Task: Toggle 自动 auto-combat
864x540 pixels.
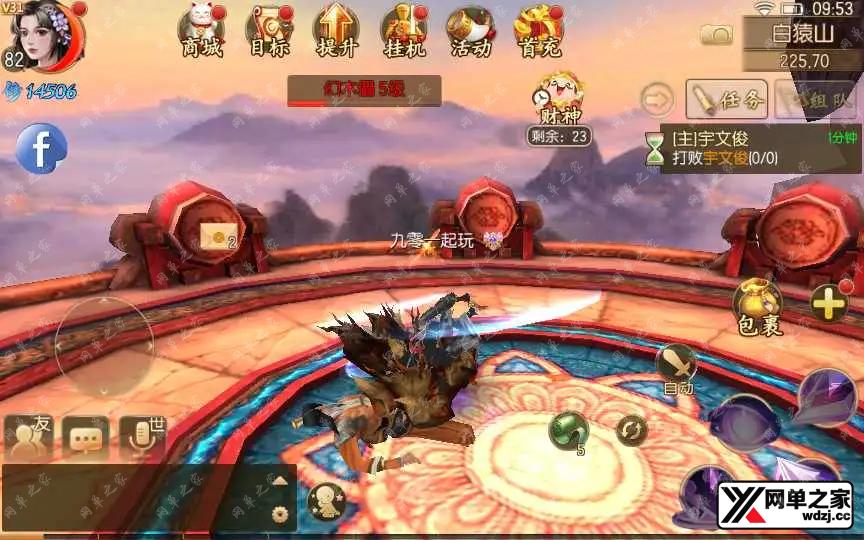Action: (x=676, y=366)
